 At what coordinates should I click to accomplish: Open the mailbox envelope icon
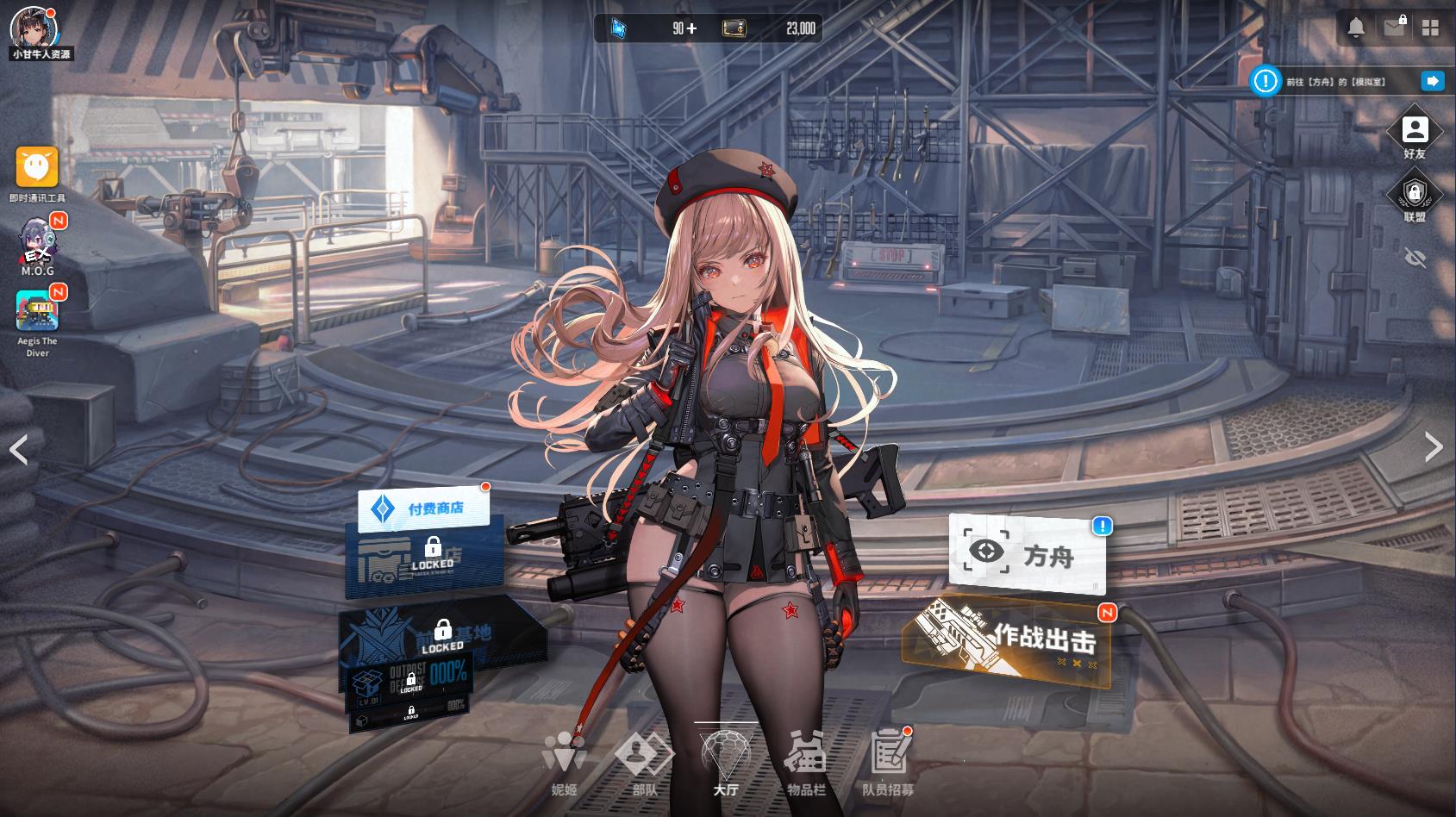(x=1394, y=28)
